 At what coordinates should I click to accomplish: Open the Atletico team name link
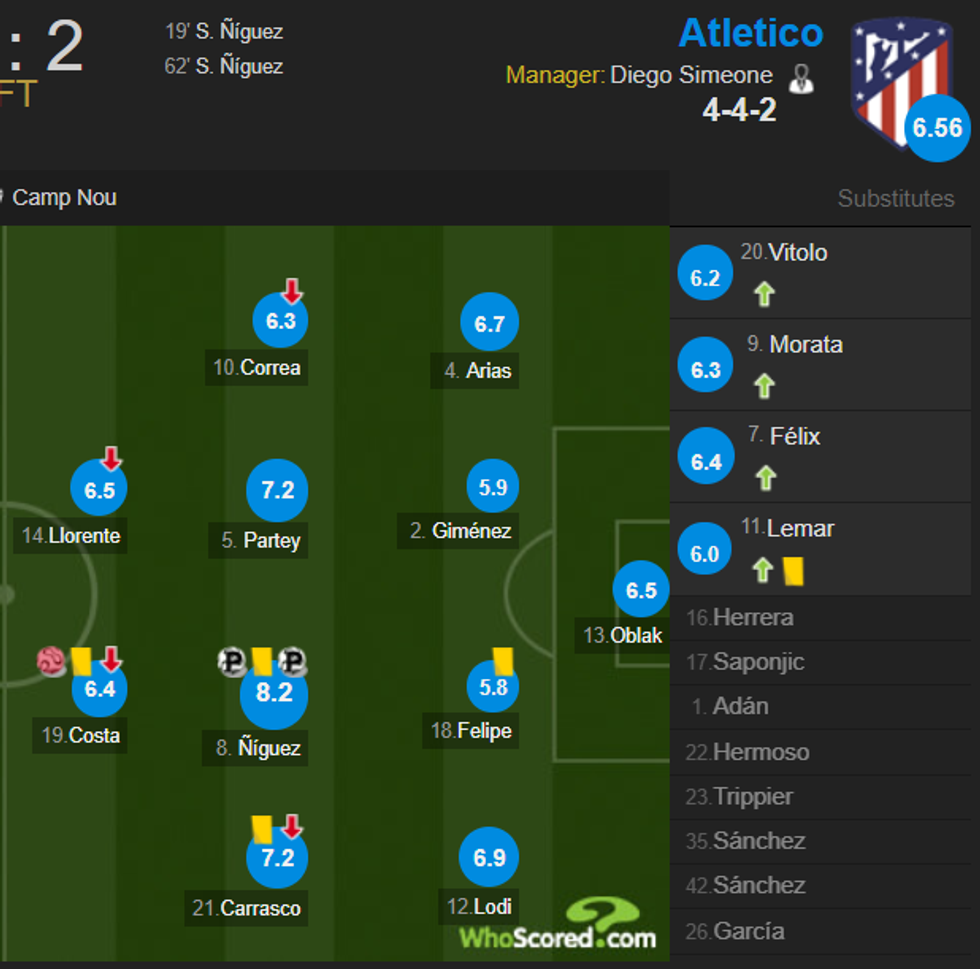[750, 33]
